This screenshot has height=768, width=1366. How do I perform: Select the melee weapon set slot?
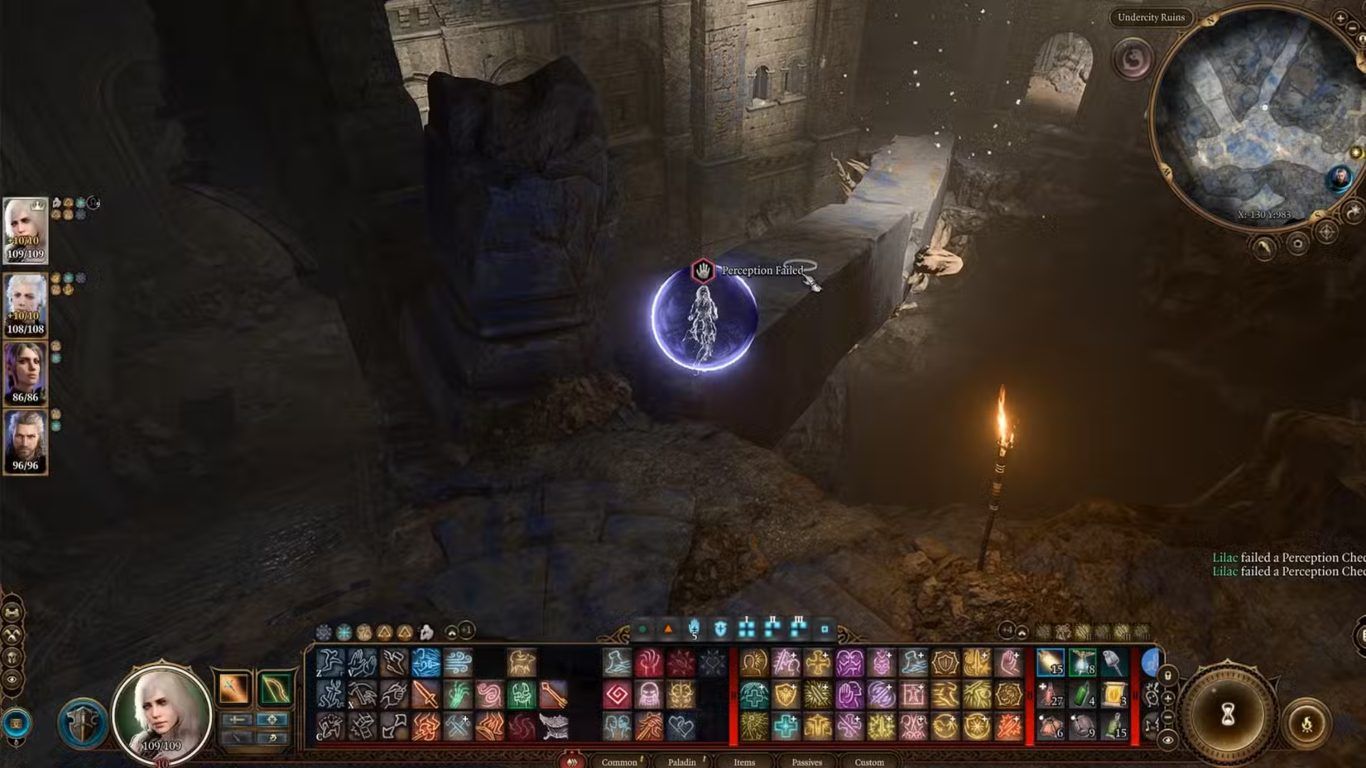[235, 688]
